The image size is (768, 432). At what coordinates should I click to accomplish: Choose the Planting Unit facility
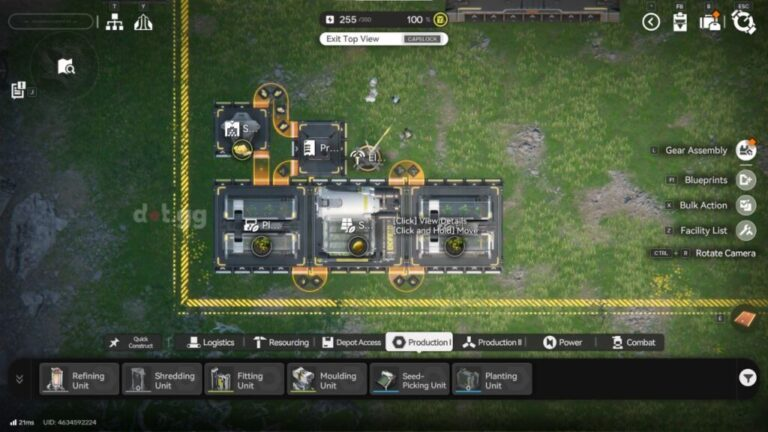(x=493, y=379)
